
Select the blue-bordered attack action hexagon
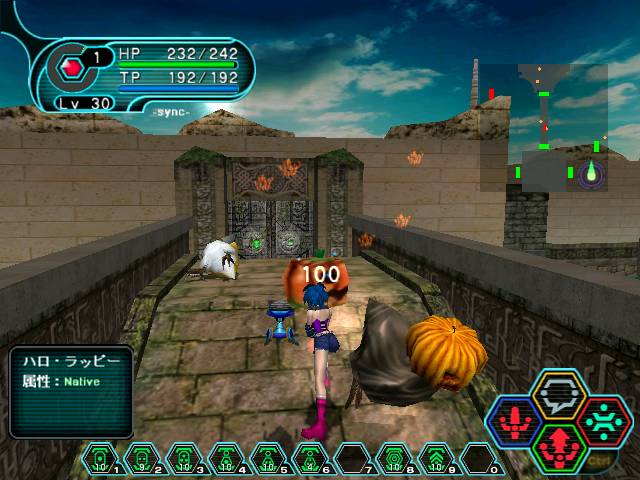pyautogui.click(x=516, y=421)
